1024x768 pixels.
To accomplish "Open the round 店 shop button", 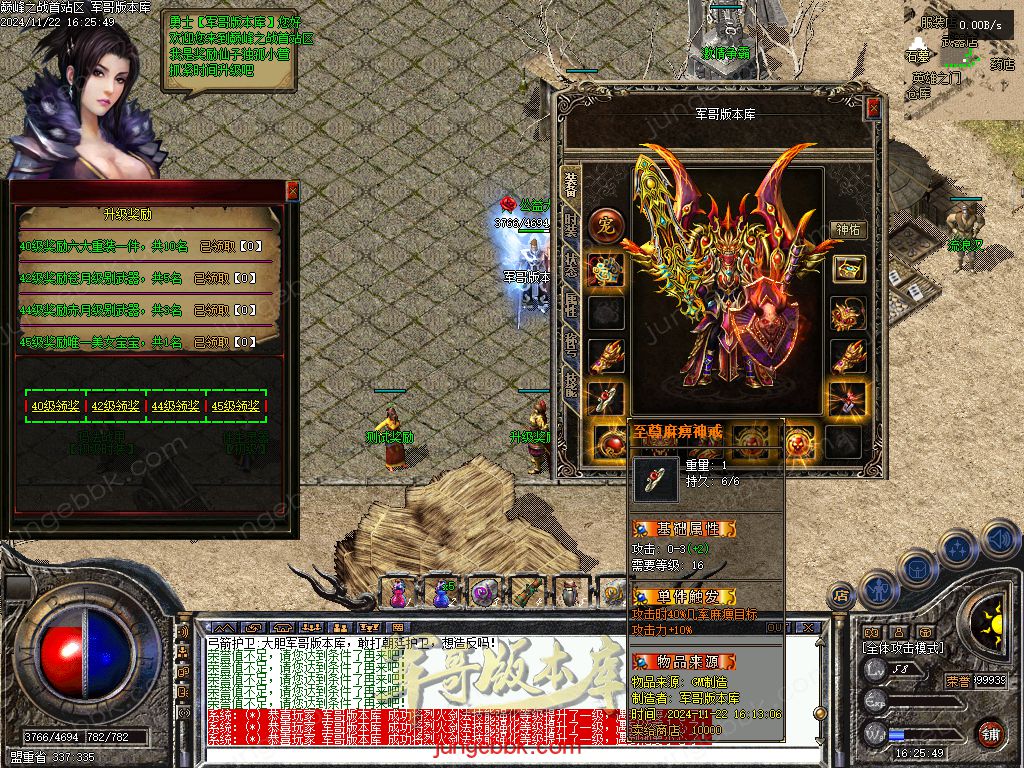I will 841,595.
